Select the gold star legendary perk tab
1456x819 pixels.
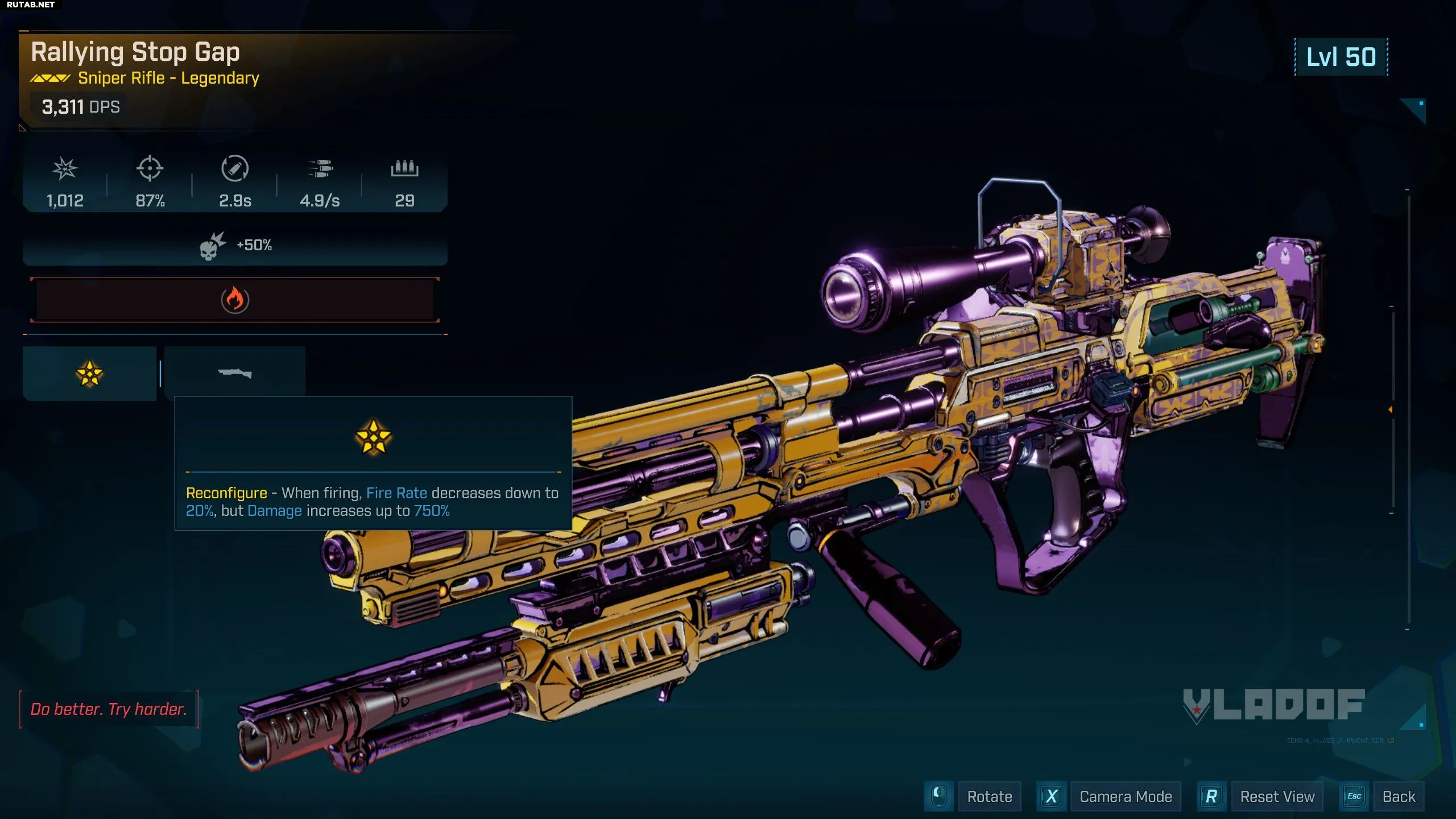(89, 374)
